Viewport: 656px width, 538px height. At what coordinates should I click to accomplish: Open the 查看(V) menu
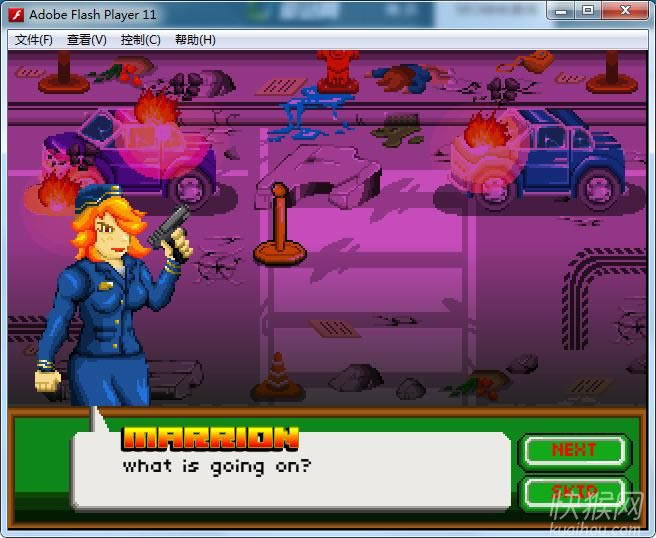click(87, 40)
